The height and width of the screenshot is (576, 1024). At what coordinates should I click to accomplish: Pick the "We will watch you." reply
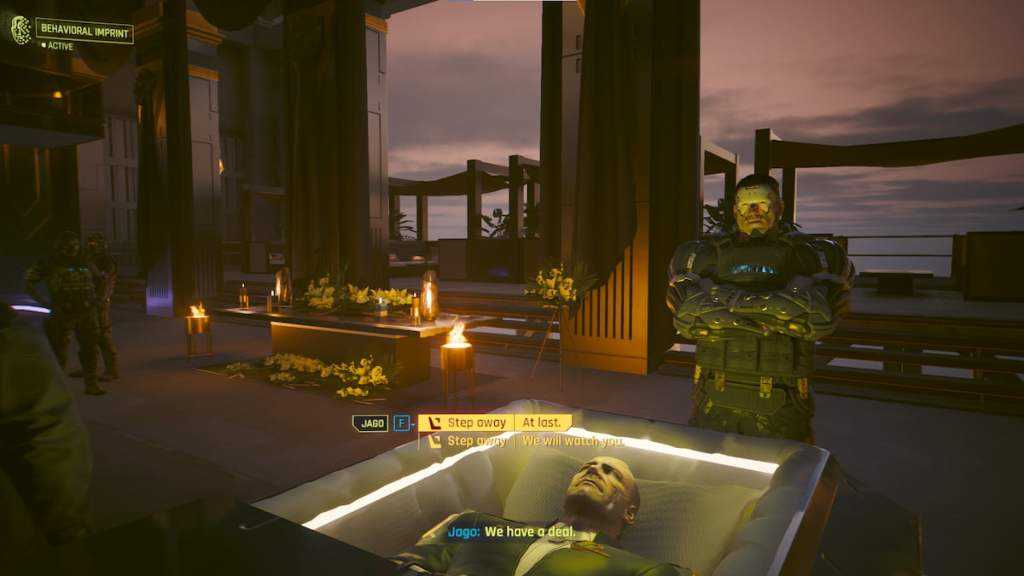[x=572, y=441]
